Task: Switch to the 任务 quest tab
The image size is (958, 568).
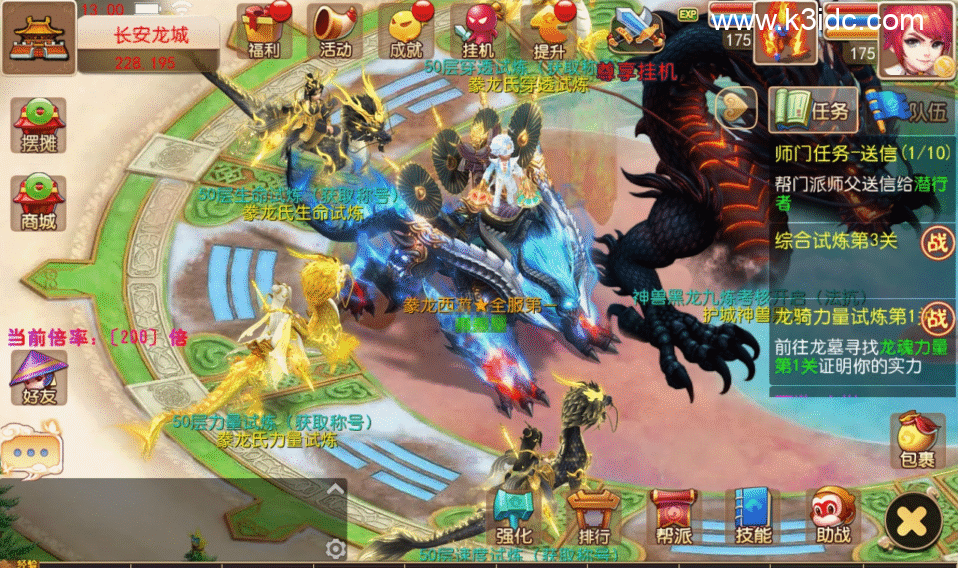Action: [808, 110]
